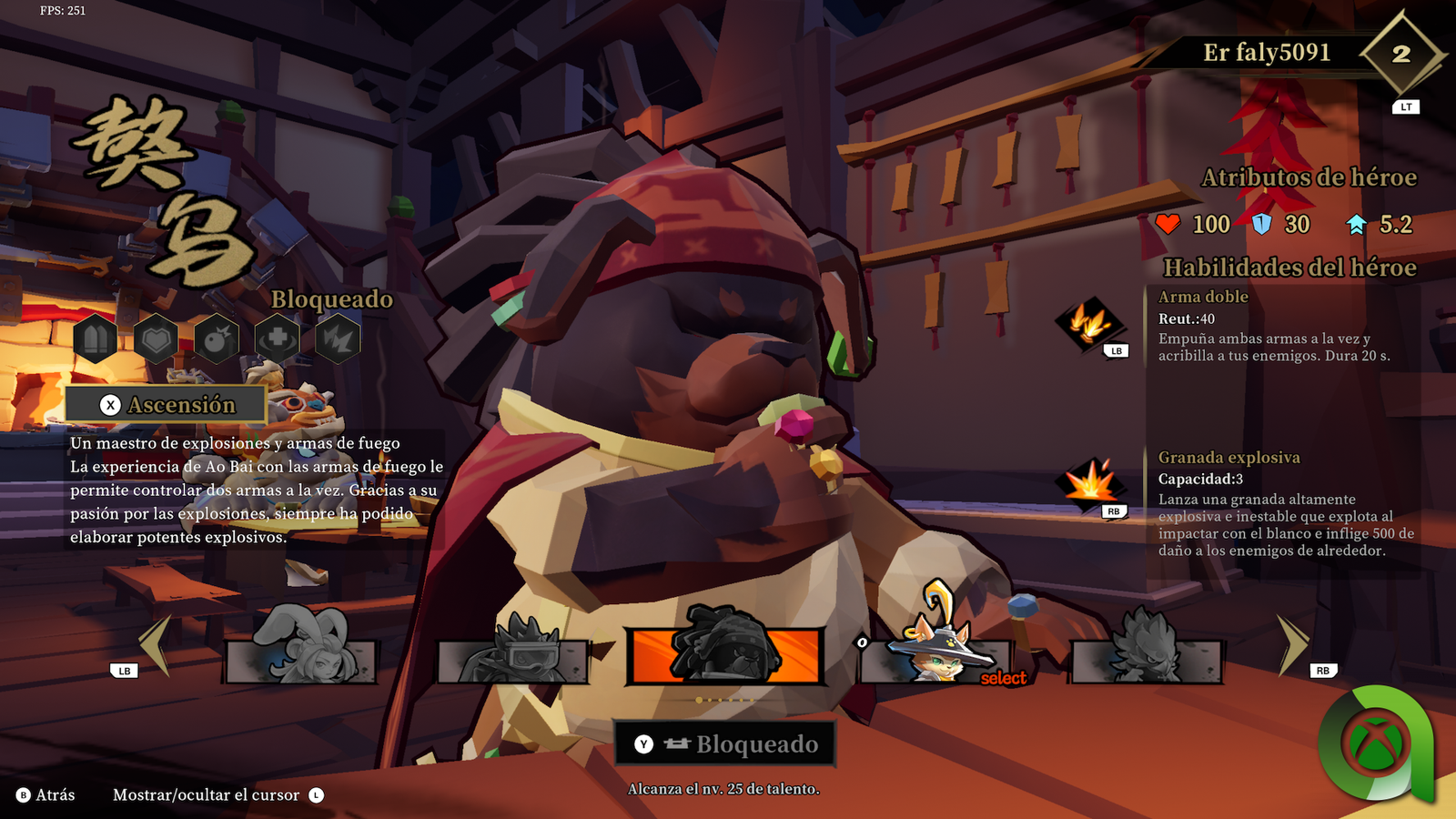View the Arma doble skill icon
The image size is (1456, 819).
coord(1089,323)
